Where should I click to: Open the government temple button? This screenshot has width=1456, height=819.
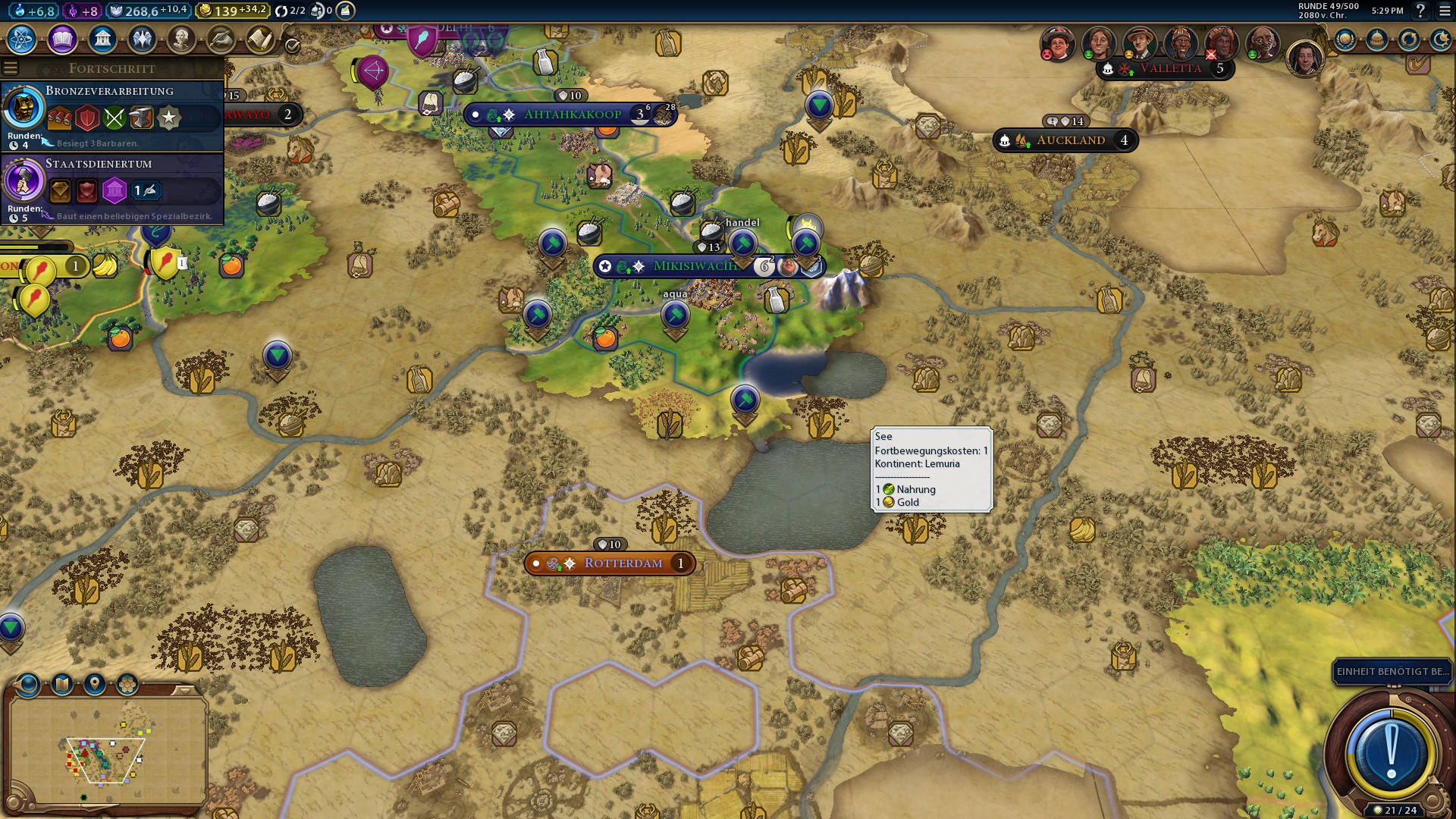click(102, 39)
